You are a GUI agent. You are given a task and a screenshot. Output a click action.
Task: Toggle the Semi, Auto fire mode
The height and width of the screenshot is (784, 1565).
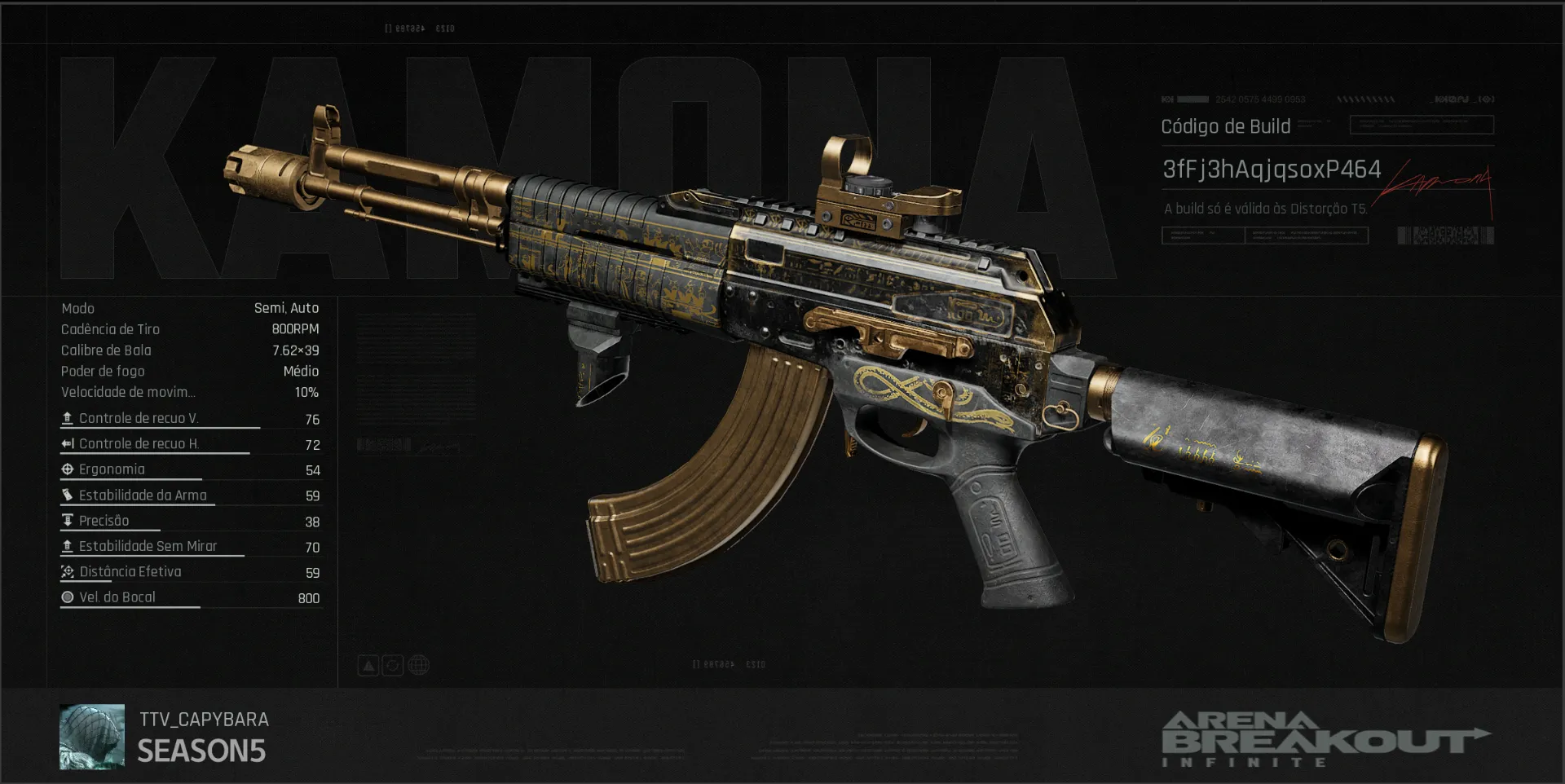tap(287, 308)
